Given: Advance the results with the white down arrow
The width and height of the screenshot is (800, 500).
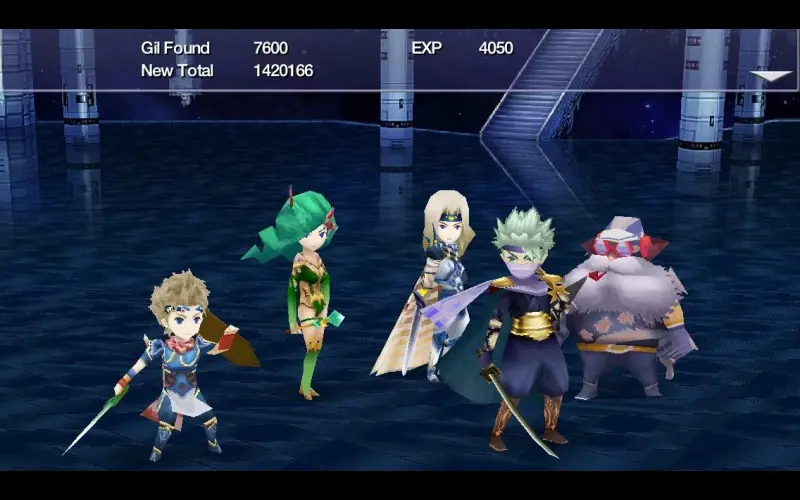Looking at the screenshot, I should [x=770, y=76].
